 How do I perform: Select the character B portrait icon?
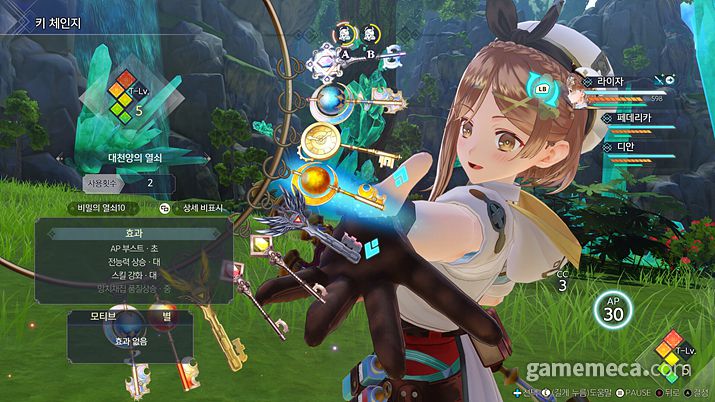point(372,34)
